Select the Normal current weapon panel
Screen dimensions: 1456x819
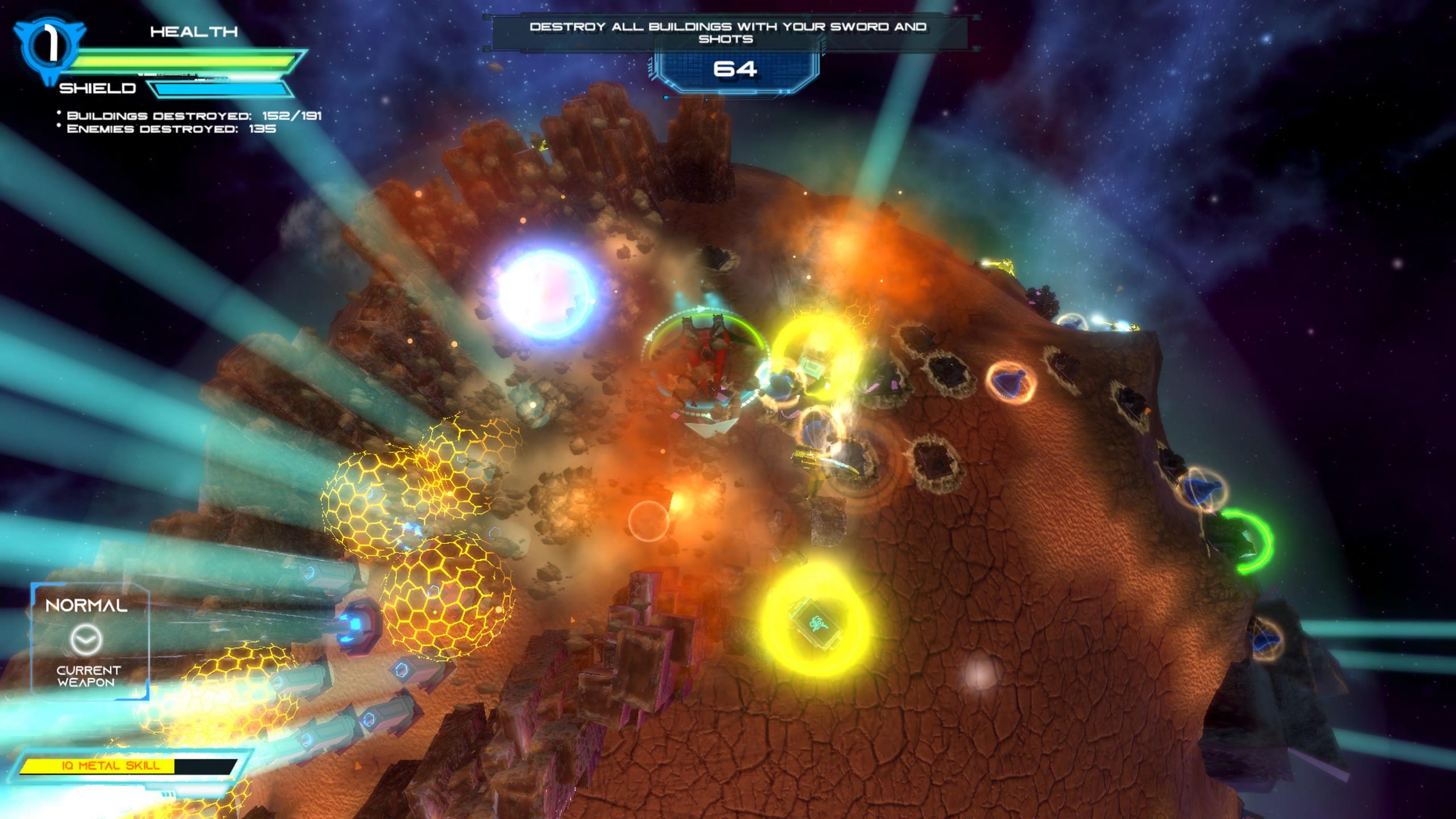(89, 642)
